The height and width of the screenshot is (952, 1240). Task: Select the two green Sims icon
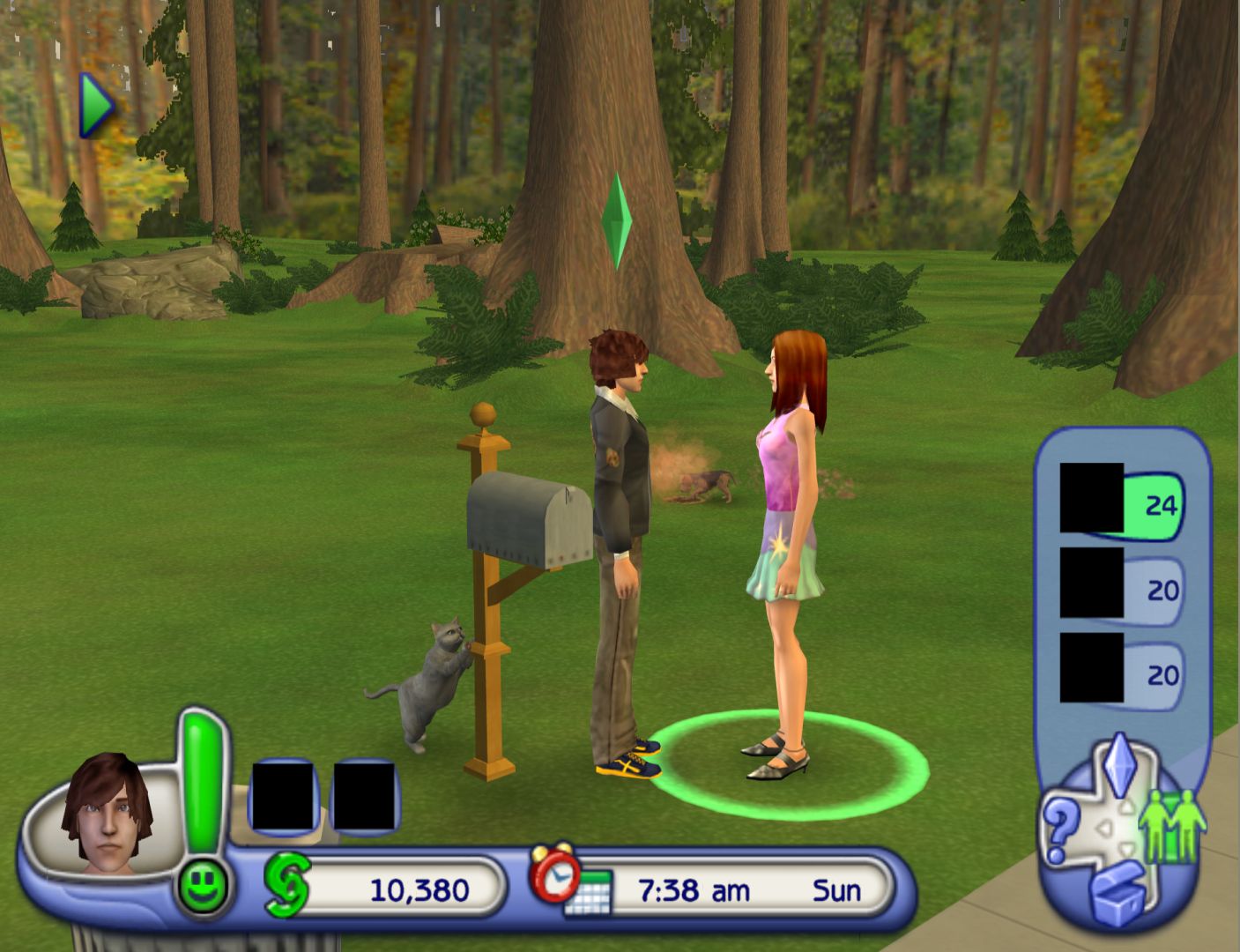click(x=1170, y=825)
